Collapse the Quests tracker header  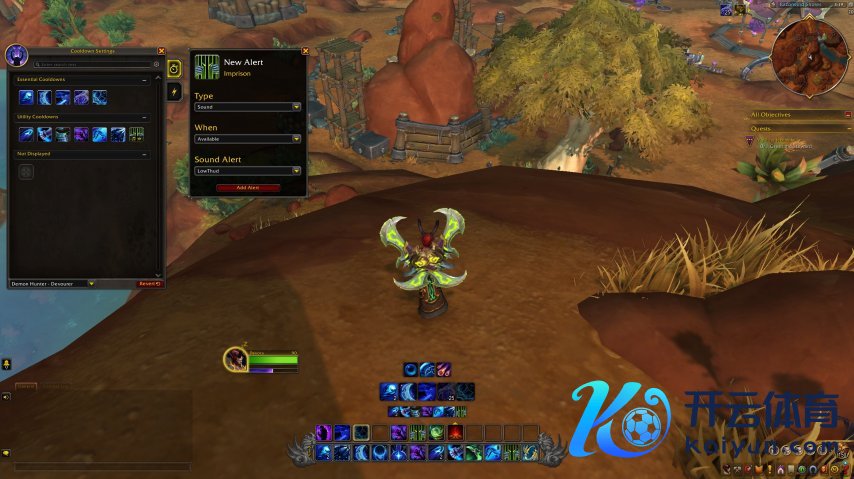click(848, 128)
